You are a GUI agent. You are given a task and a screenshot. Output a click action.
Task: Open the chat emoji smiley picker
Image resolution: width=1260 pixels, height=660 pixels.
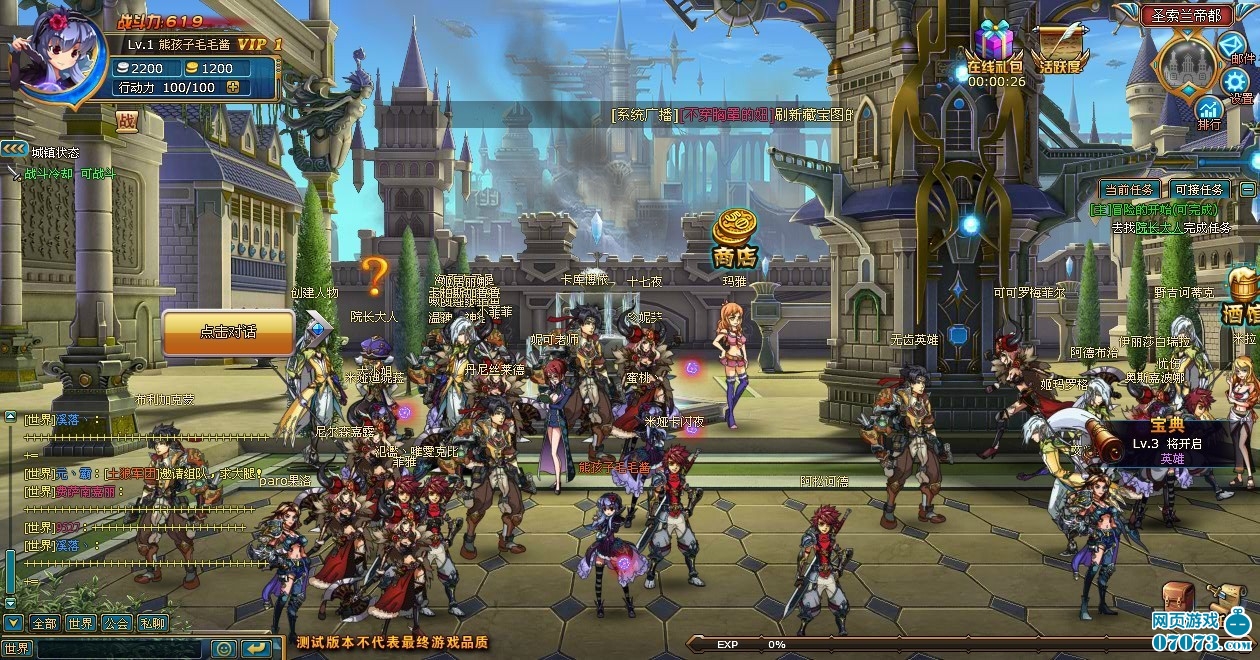click(225, 648)
